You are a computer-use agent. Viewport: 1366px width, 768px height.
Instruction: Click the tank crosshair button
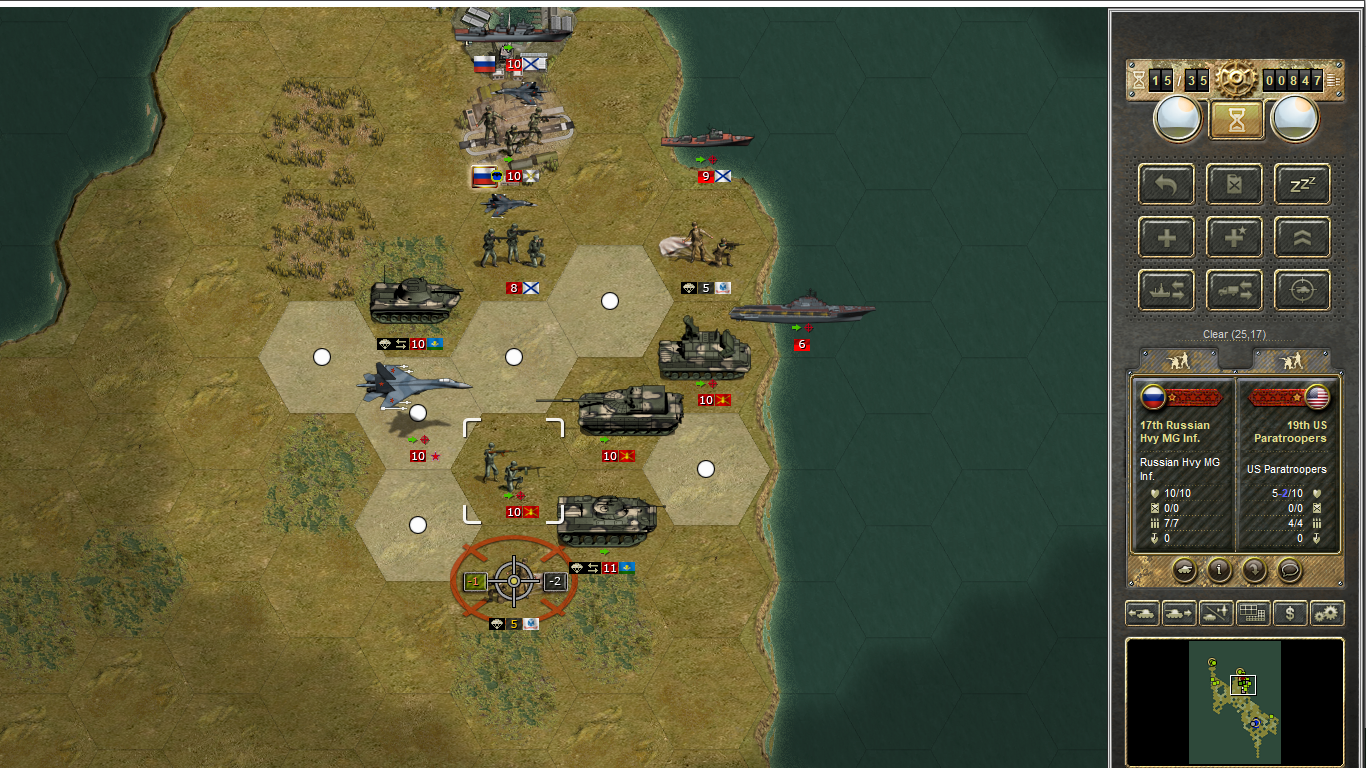1302,290
